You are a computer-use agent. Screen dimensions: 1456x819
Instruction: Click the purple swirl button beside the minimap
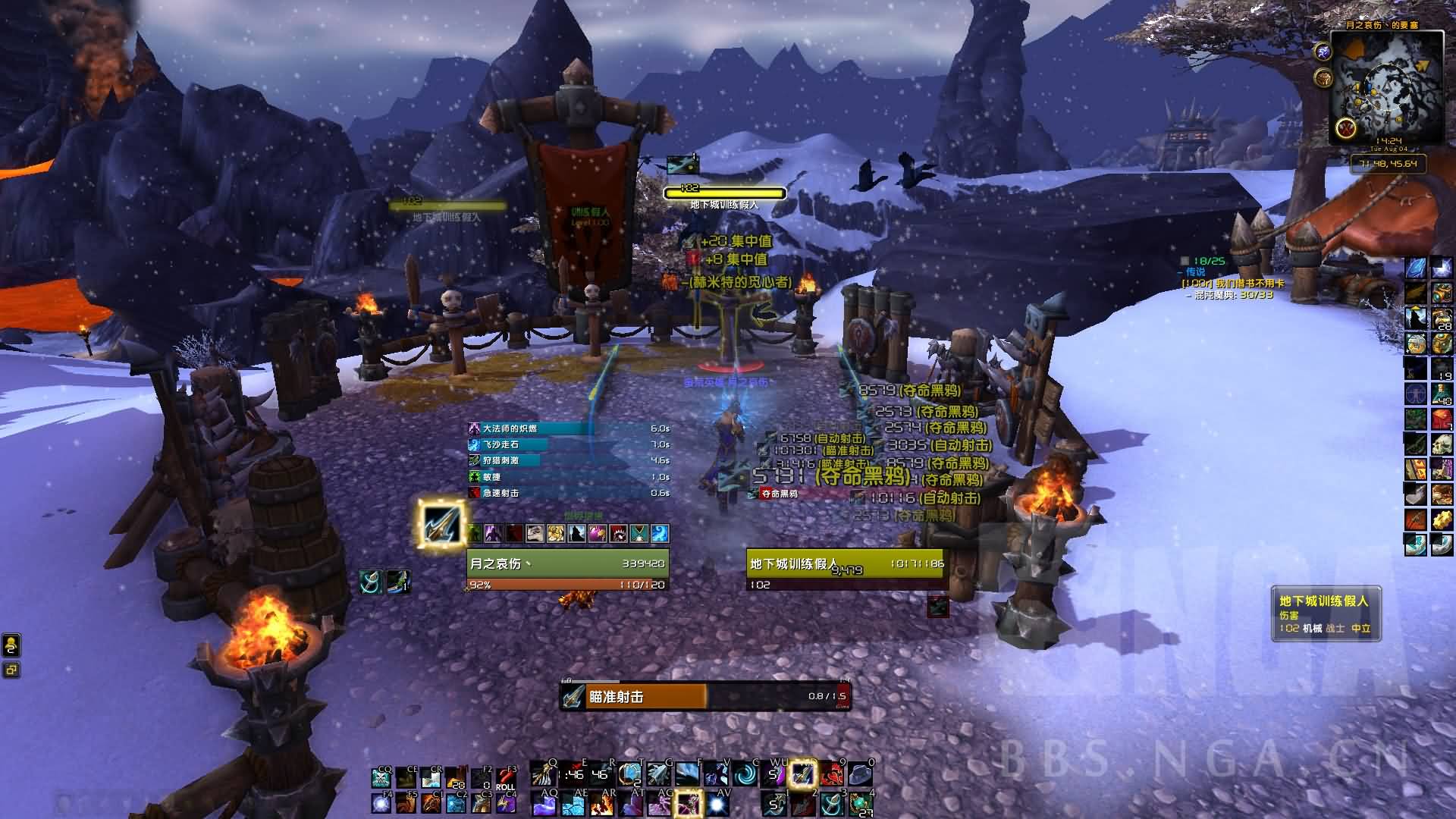1323,52
